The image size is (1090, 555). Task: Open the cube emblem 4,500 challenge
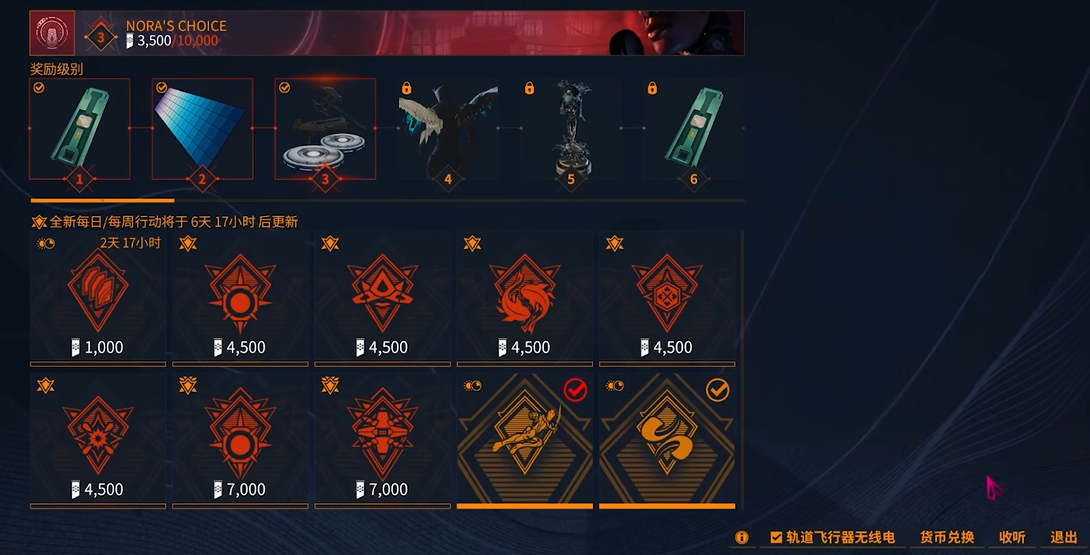coord(667,298)
